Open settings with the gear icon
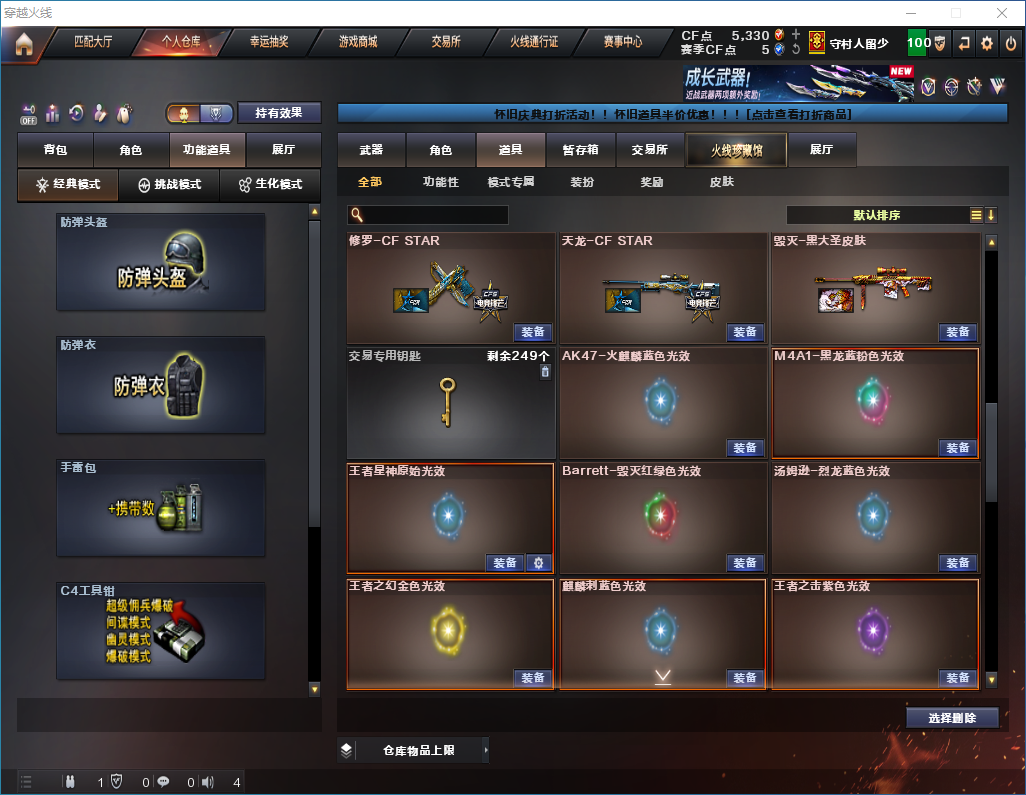1026x795 pixels. 987,43
